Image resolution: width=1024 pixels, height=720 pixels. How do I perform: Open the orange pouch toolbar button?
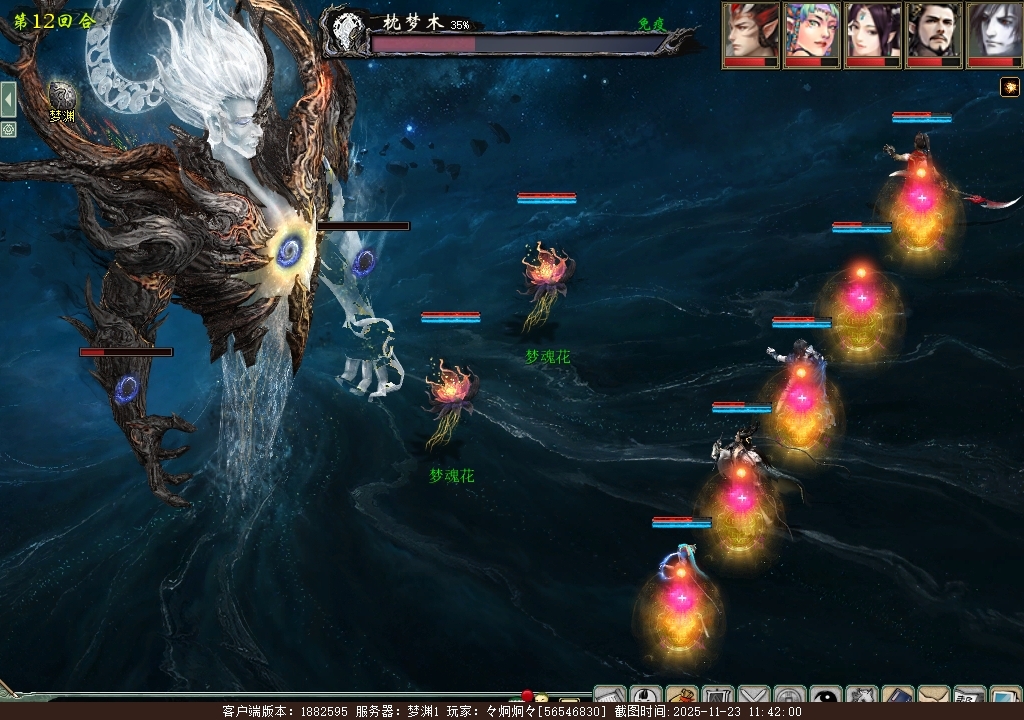[x=682, y=699]
